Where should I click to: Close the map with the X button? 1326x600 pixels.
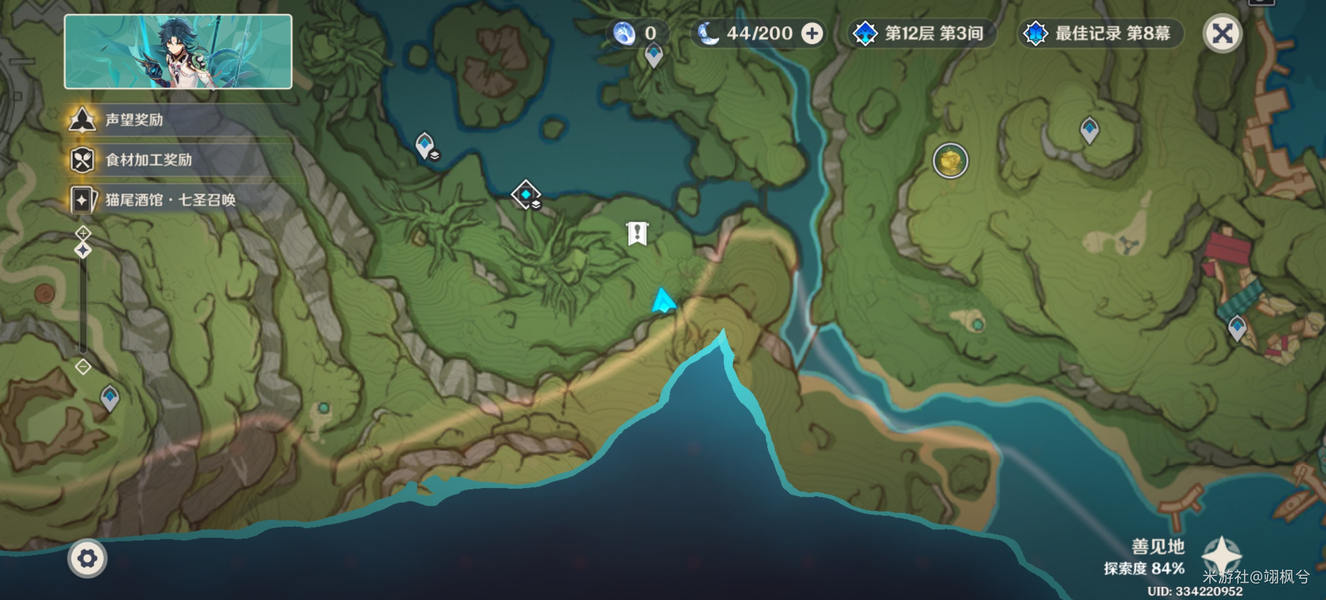point(1221,33)
